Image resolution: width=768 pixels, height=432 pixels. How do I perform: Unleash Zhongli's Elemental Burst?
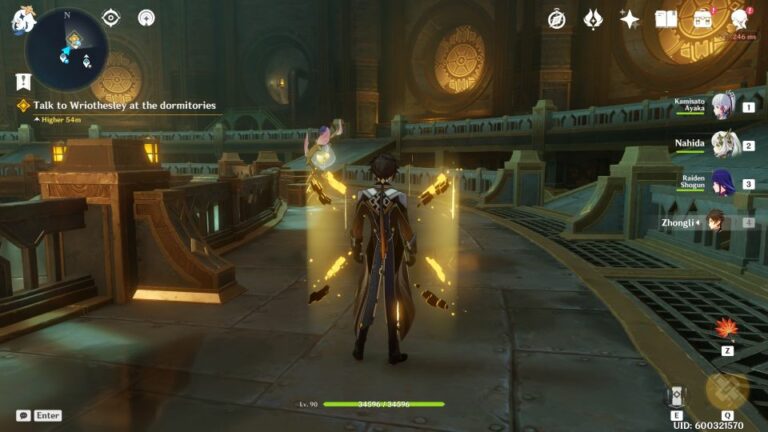(727, 391)
